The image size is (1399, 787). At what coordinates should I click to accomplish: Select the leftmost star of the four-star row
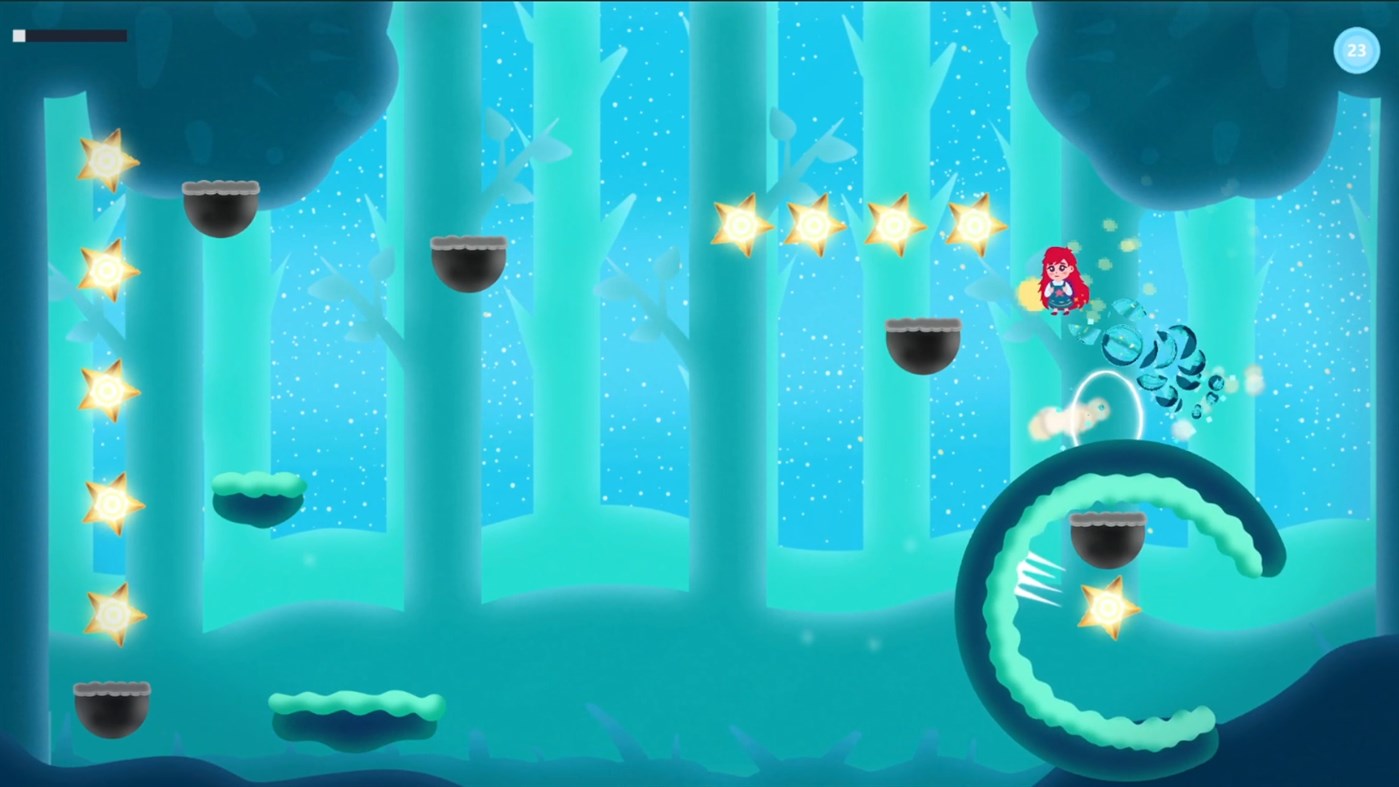pyautogui.click(x=740, y=223)
